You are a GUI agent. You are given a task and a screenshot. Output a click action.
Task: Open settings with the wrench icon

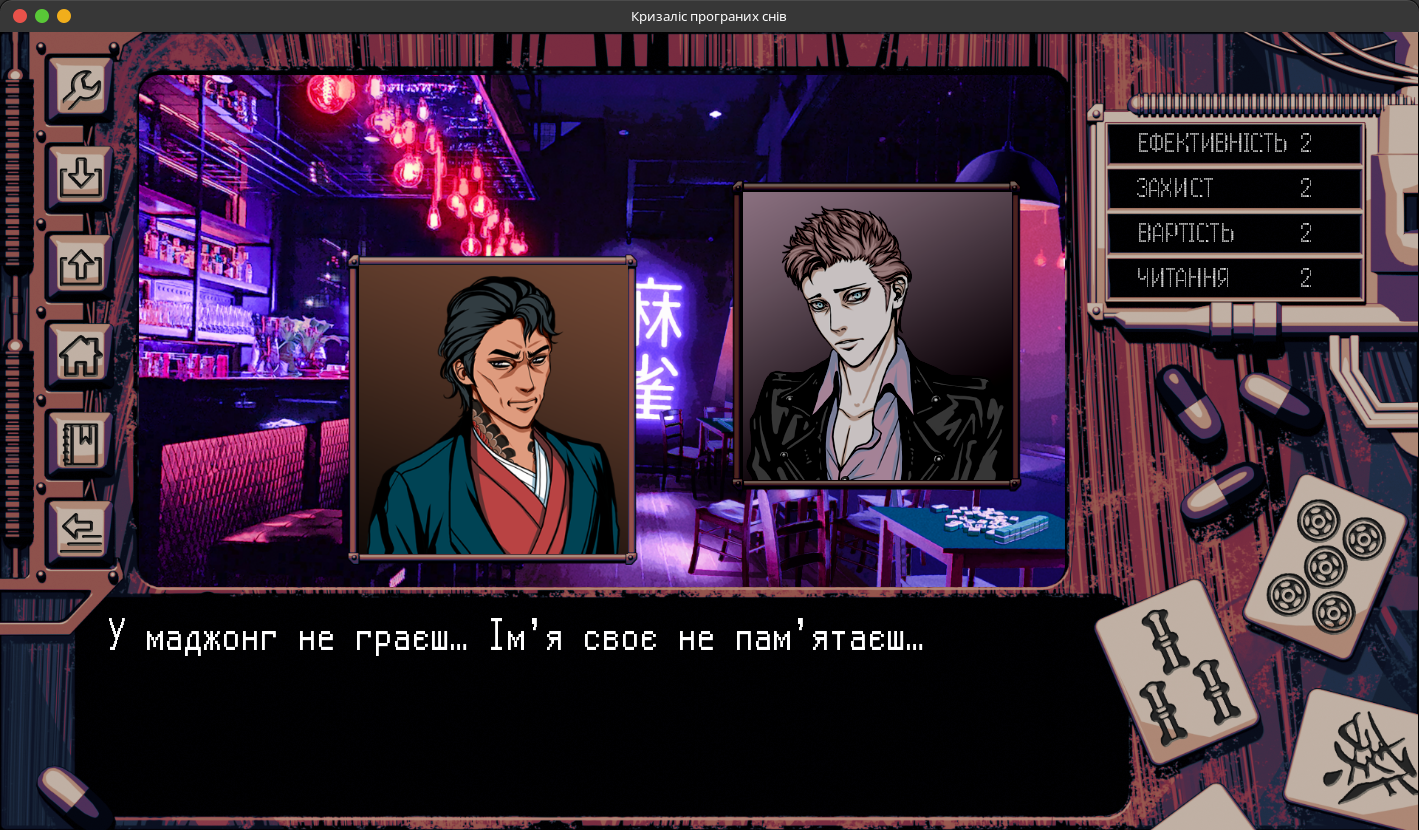[x=80, y=90]
